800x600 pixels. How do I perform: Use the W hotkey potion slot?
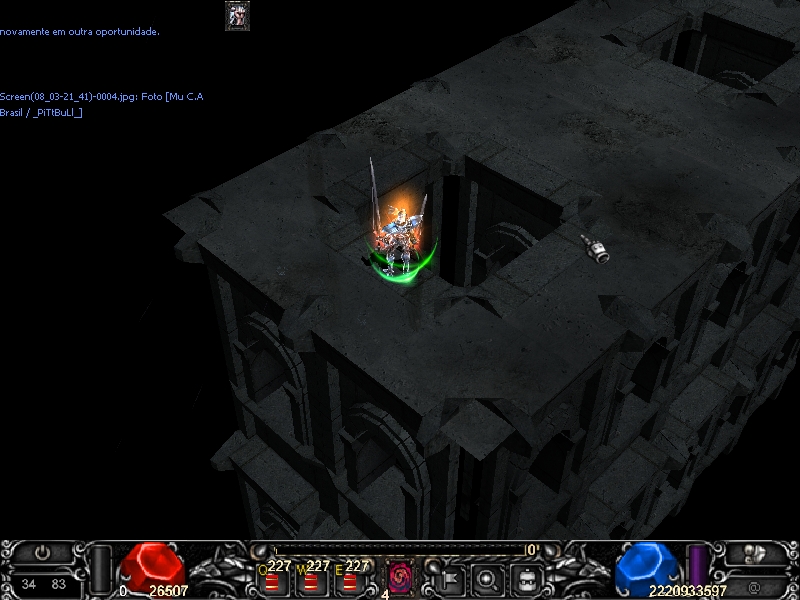click(310, 579)
